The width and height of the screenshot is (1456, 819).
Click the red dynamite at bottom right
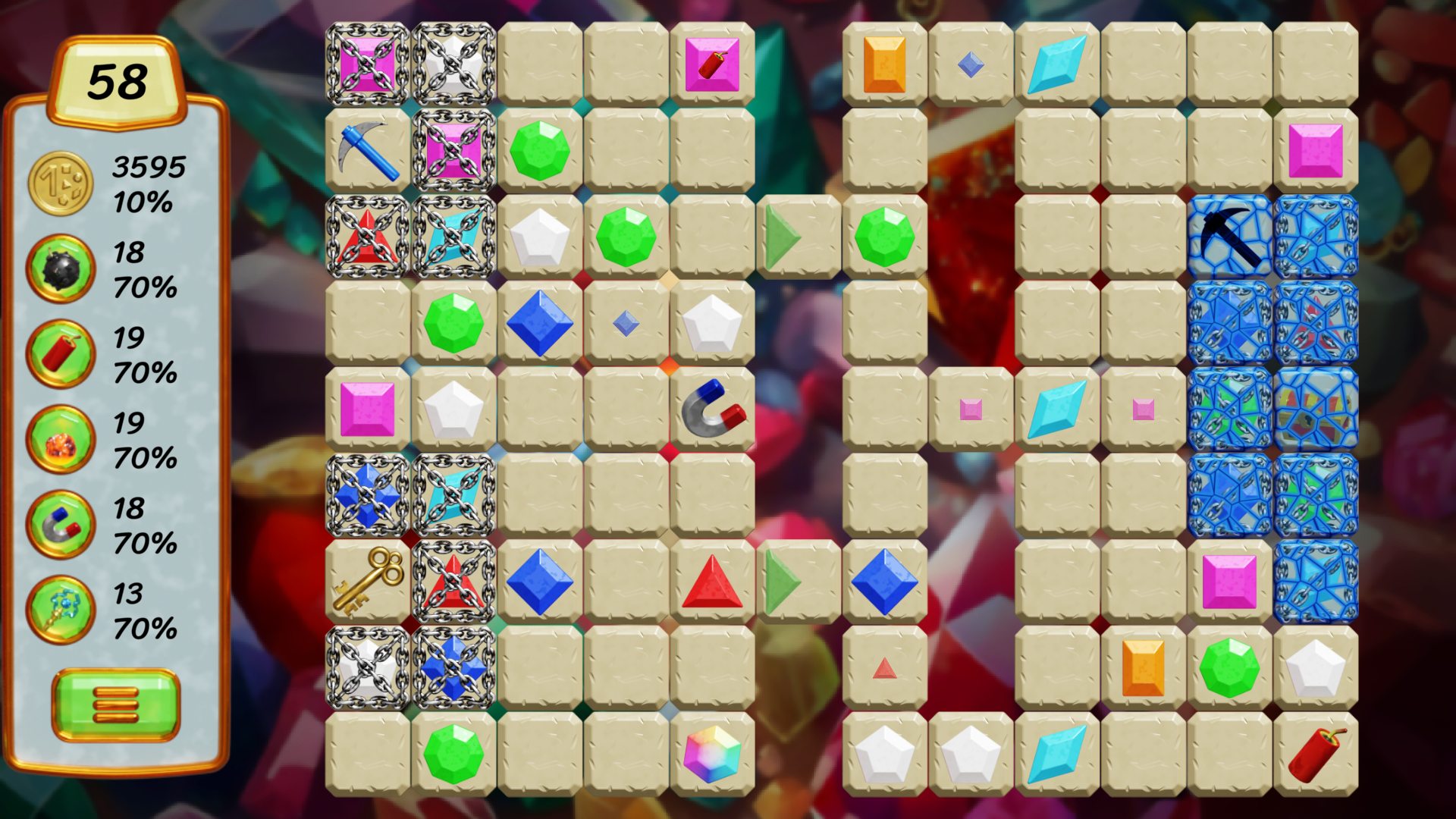(1316, 755)
